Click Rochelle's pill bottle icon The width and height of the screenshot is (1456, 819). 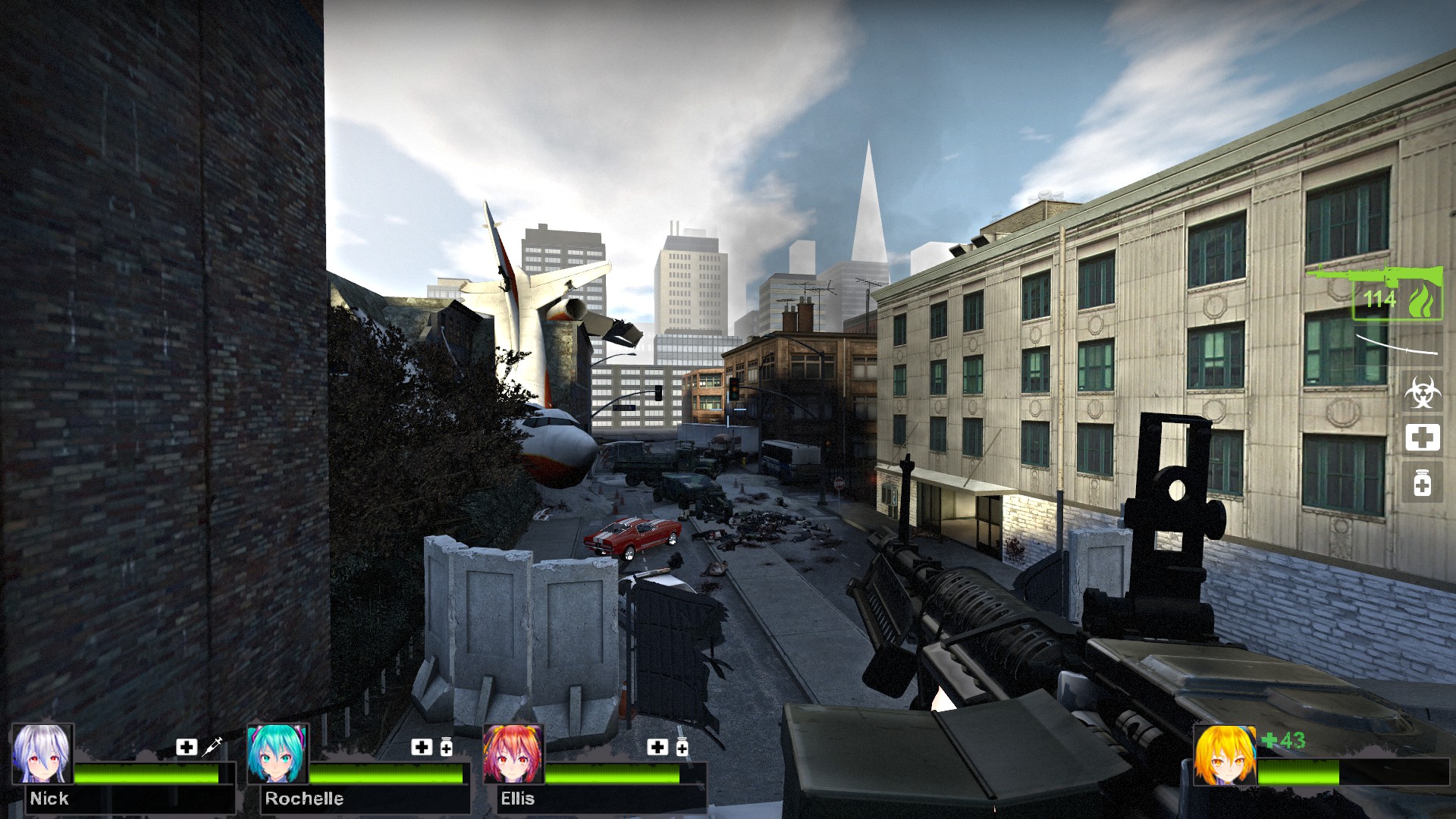point(447,747)
